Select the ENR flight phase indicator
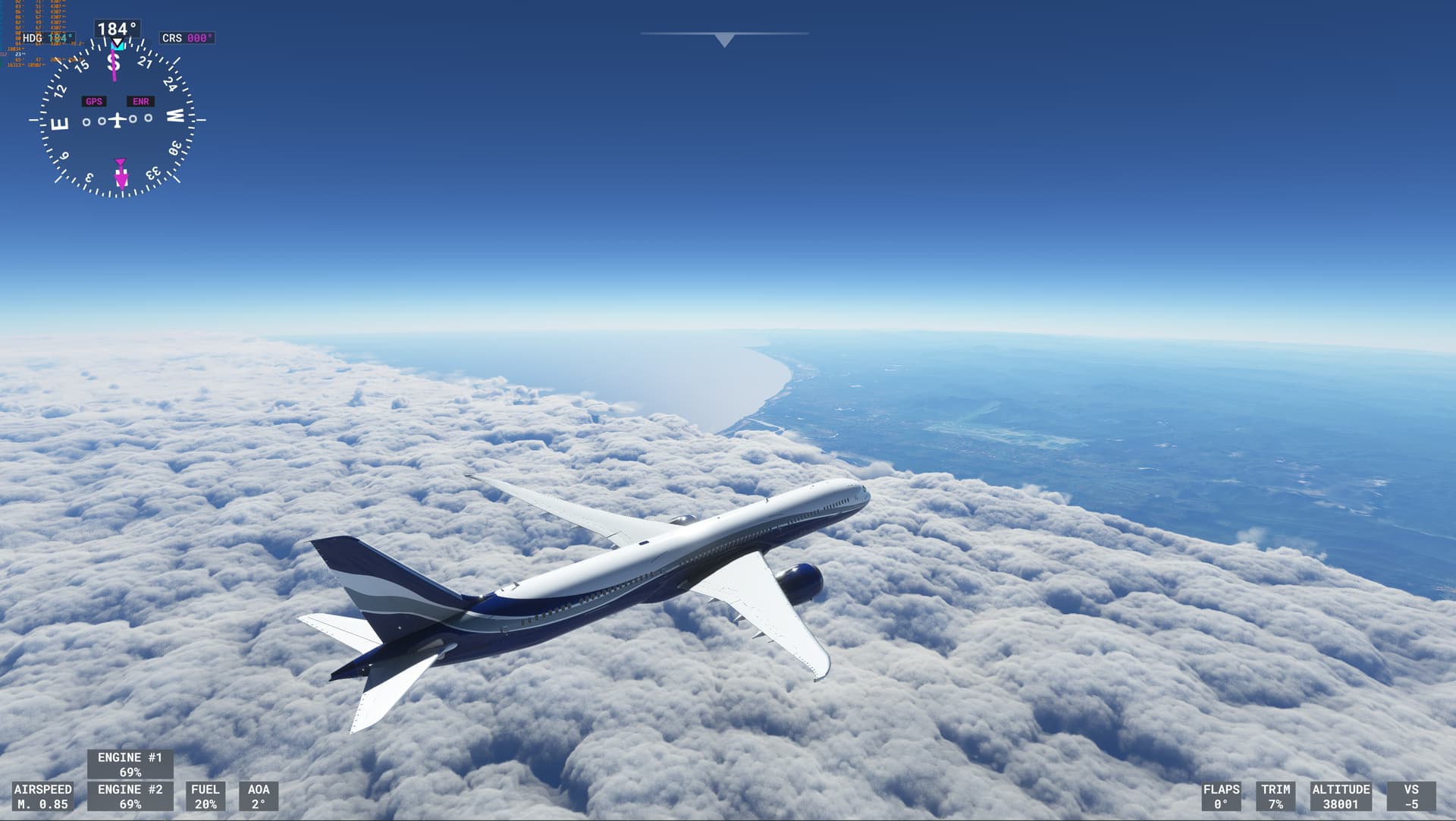The height and width of the screenshot is (821, 1456). tap(140, 99)
